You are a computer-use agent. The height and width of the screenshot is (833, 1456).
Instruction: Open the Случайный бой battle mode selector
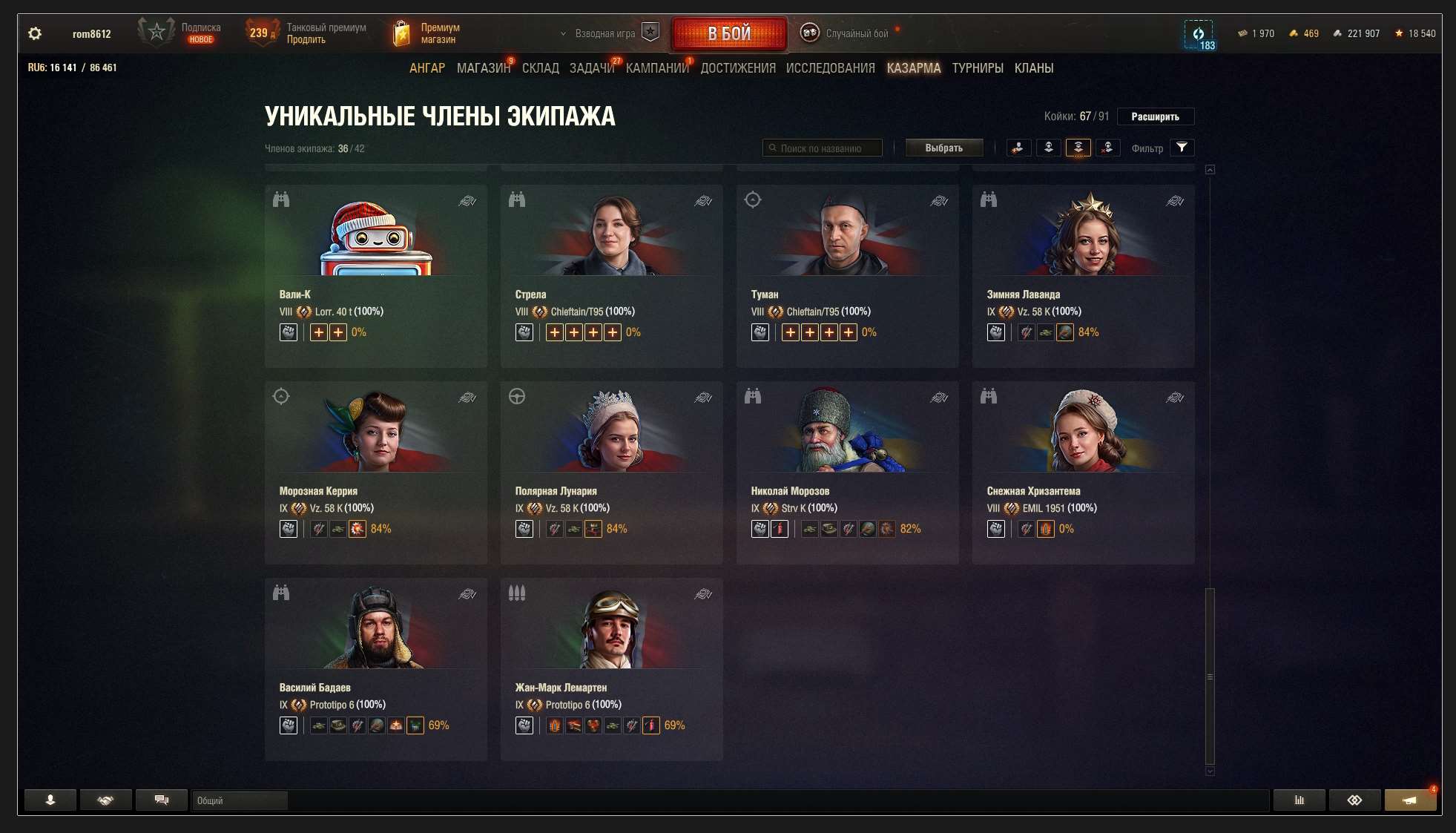pos(856,33)
